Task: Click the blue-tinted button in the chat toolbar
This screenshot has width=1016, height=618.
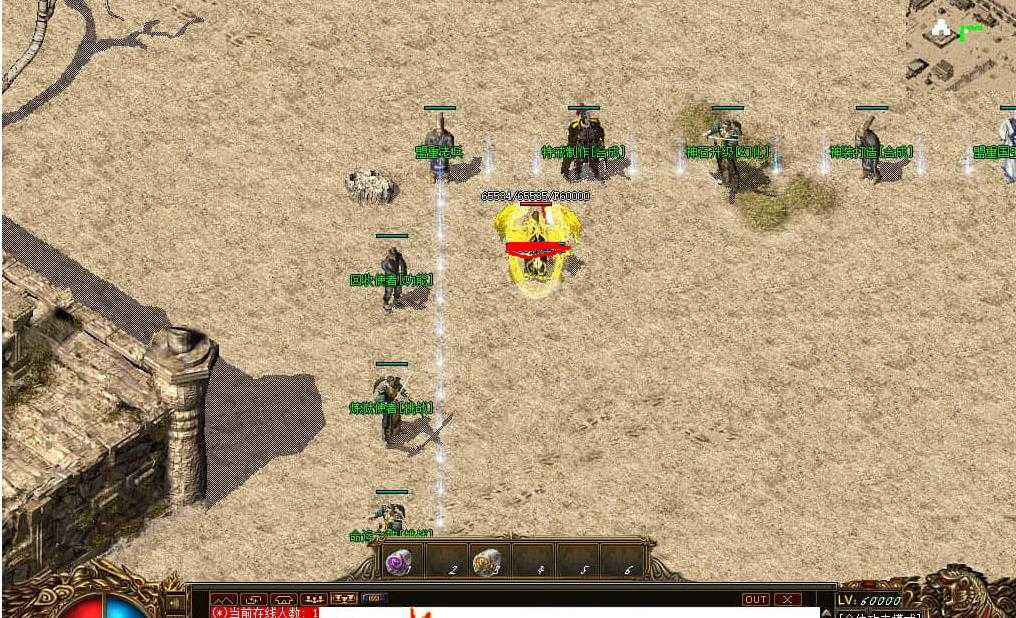Action: (x=374, y=599)
